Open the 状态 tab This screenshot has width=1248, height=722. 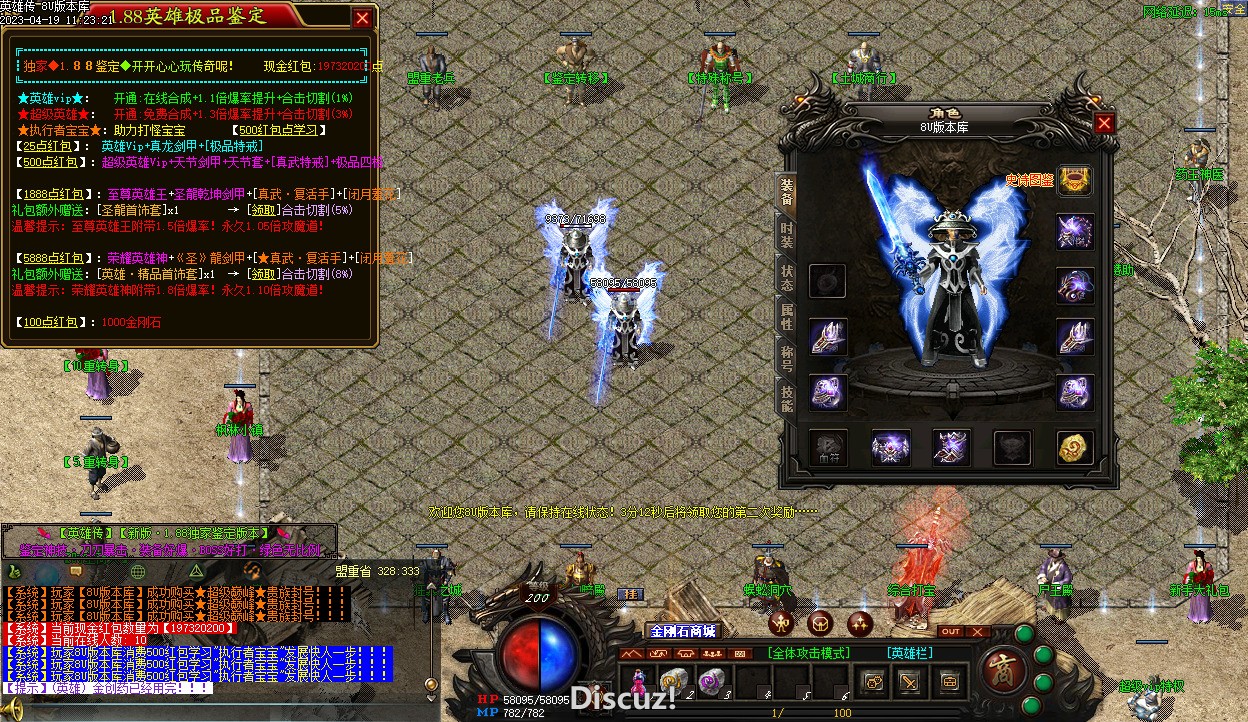point(787,277)
